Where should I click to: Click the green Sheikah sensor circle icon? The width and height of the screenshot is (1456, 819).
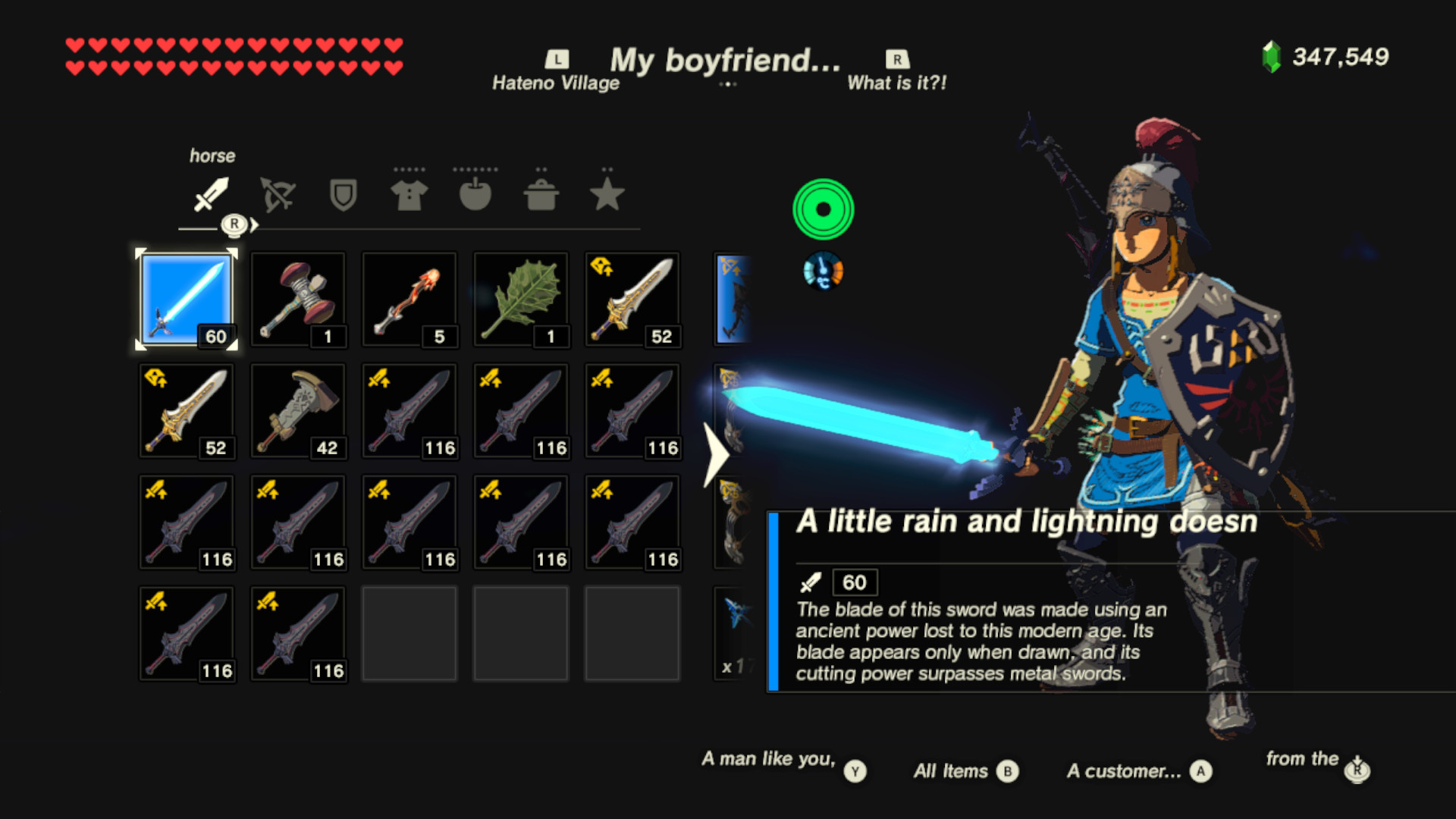(x=822, y=209)
